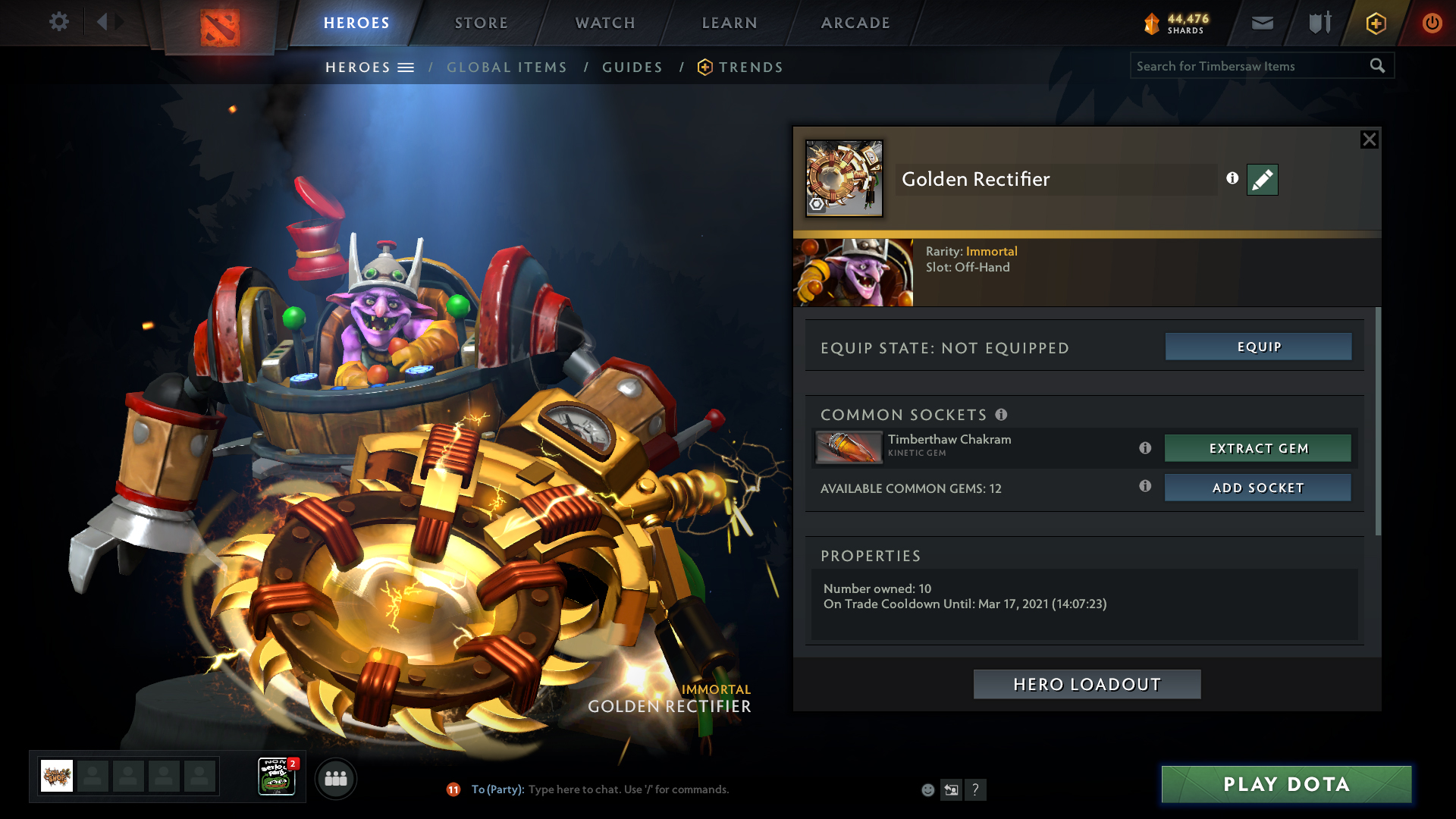Open the Arcade tab
This screenshot has width=1456, height=819.
click(x=855, y=23)
